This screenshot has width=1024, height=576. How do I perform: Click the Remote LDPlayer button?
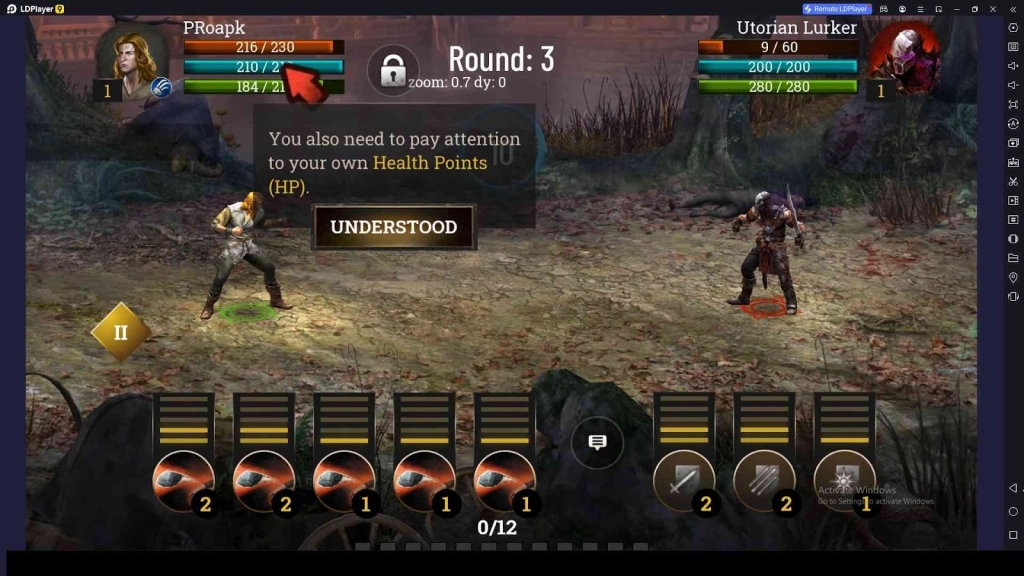point(837,9)
